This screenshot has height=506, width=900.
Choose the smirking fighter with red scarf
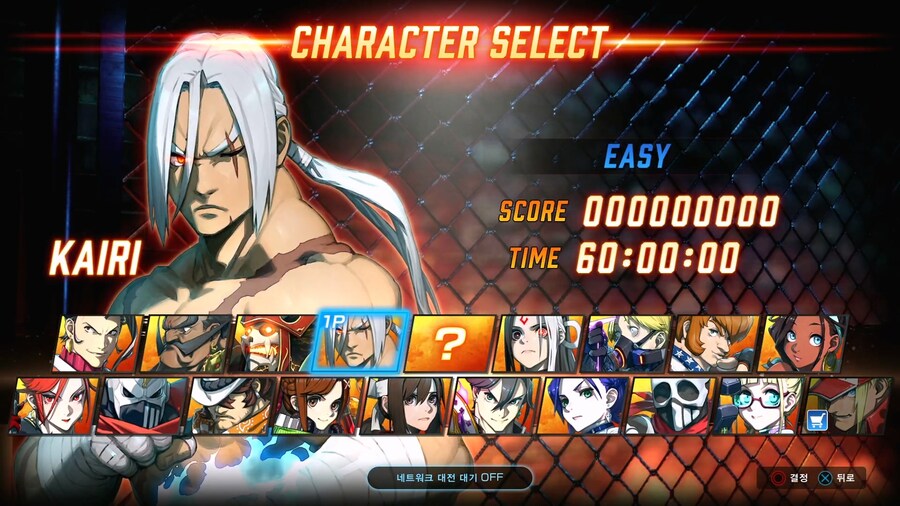tap(98, 344)
